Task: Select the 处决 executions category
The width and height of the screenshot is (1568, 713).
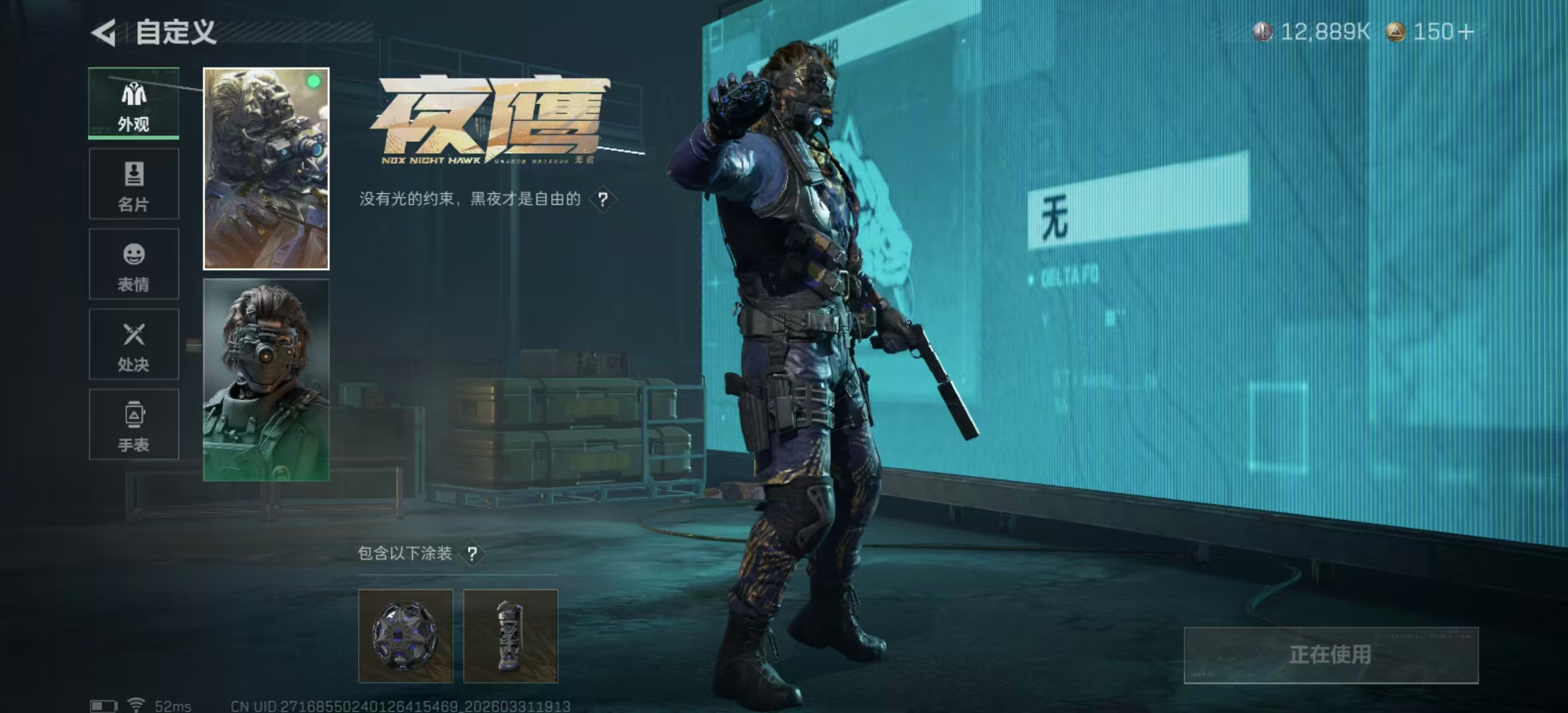Action: tap(134, 345)
